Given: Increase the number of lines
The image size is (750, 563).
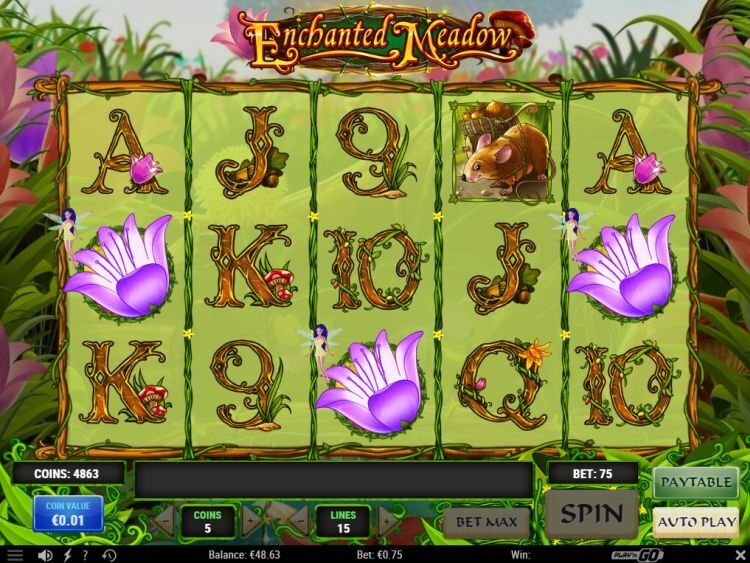Looking at the screenshot, I should [388, 520].
